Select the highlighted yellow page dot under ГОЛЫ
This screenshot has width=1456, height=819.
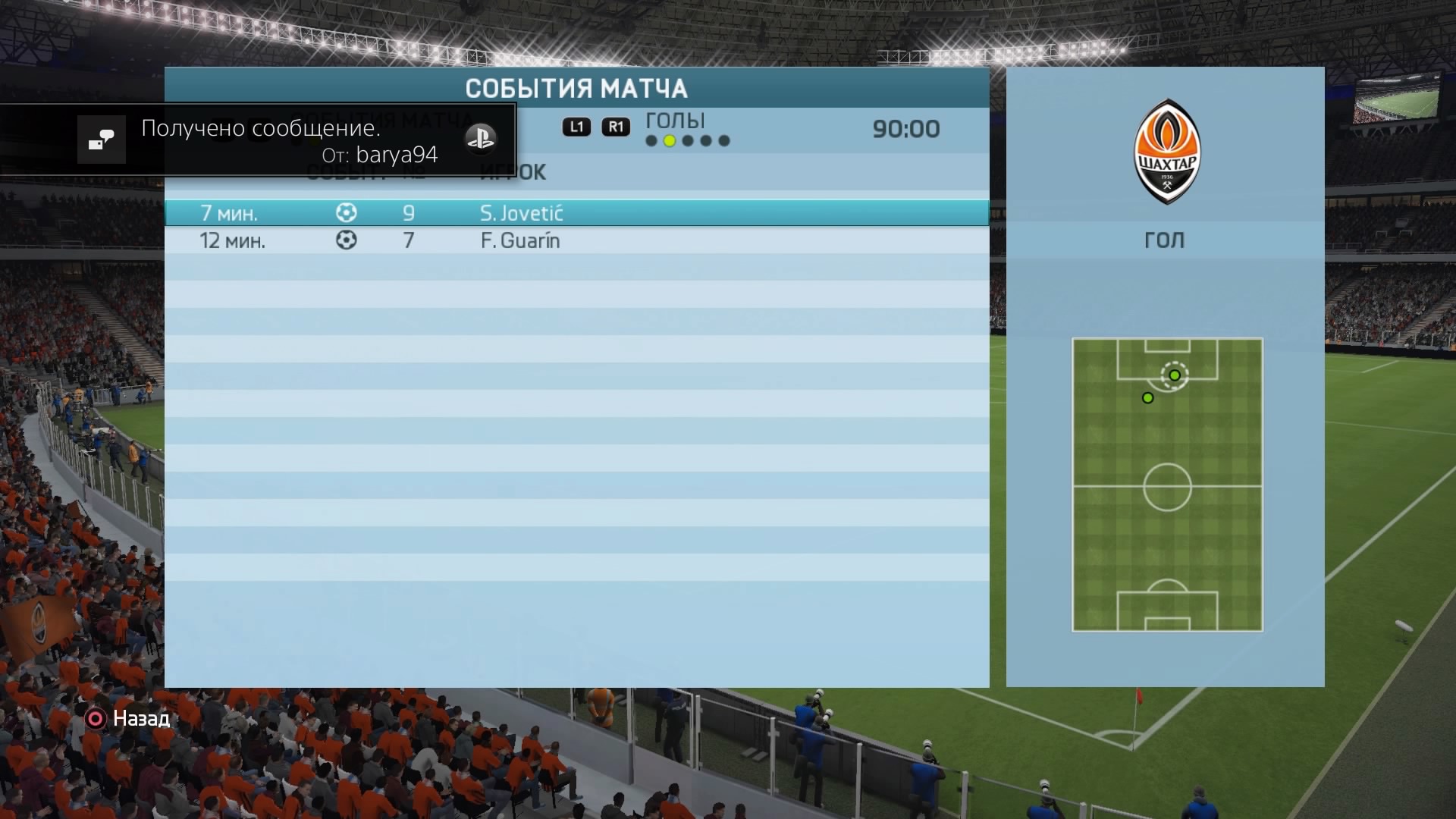pos(670,141)
